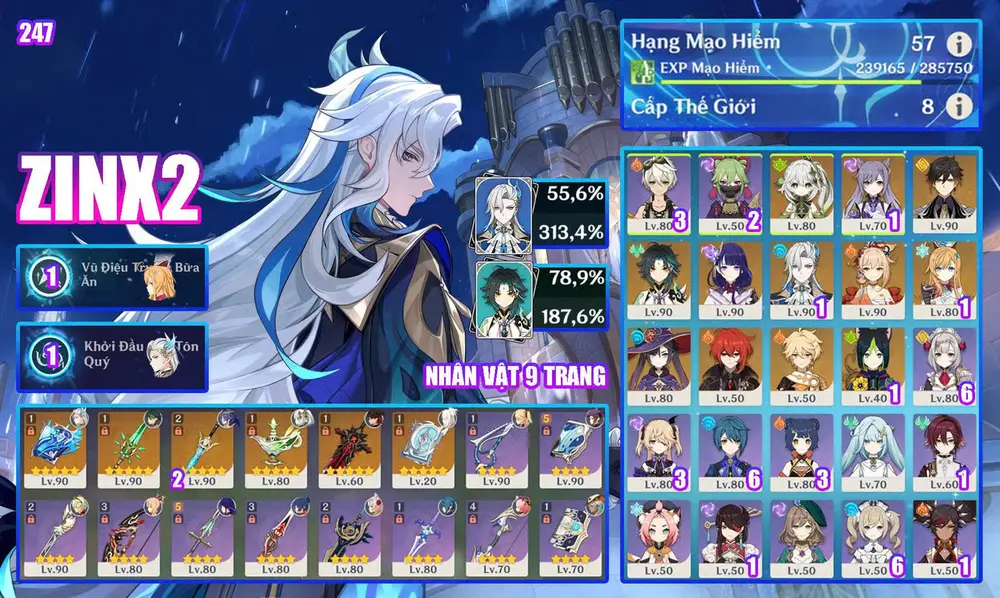
Task: Open Diluc's Lv.50 character card
Action: tap(729, 359)
